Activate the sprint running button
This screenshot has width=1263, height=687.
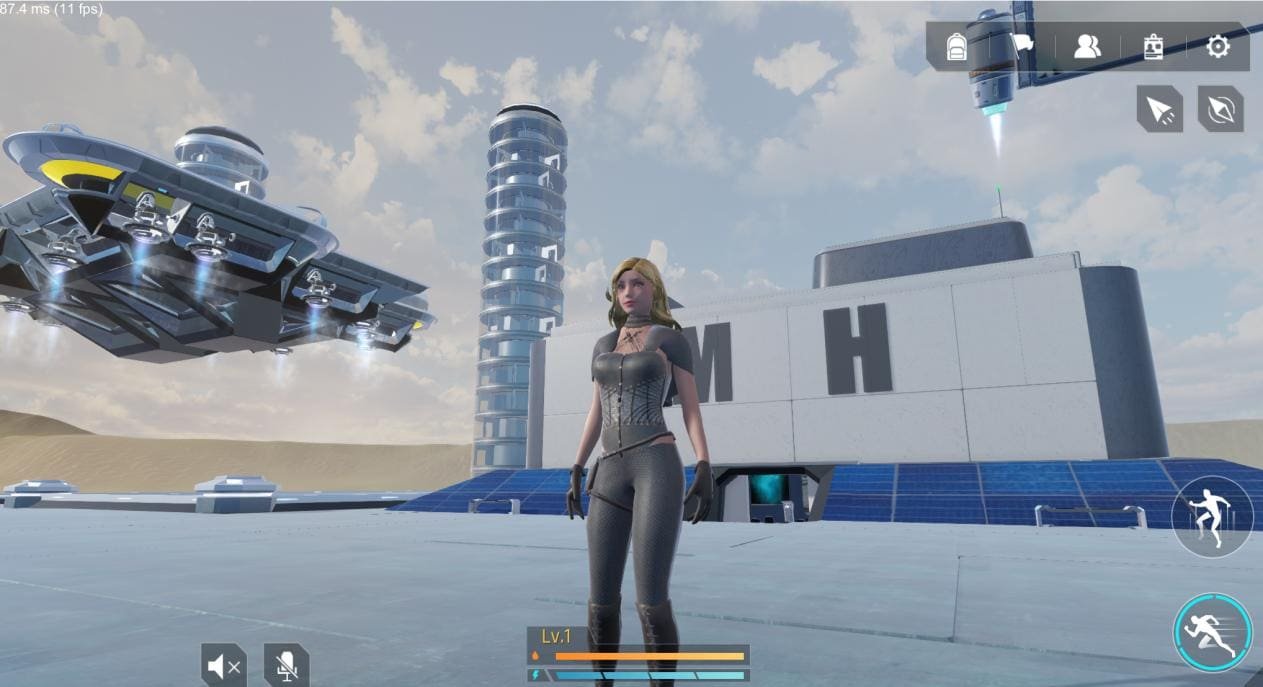coord(1212,632)
